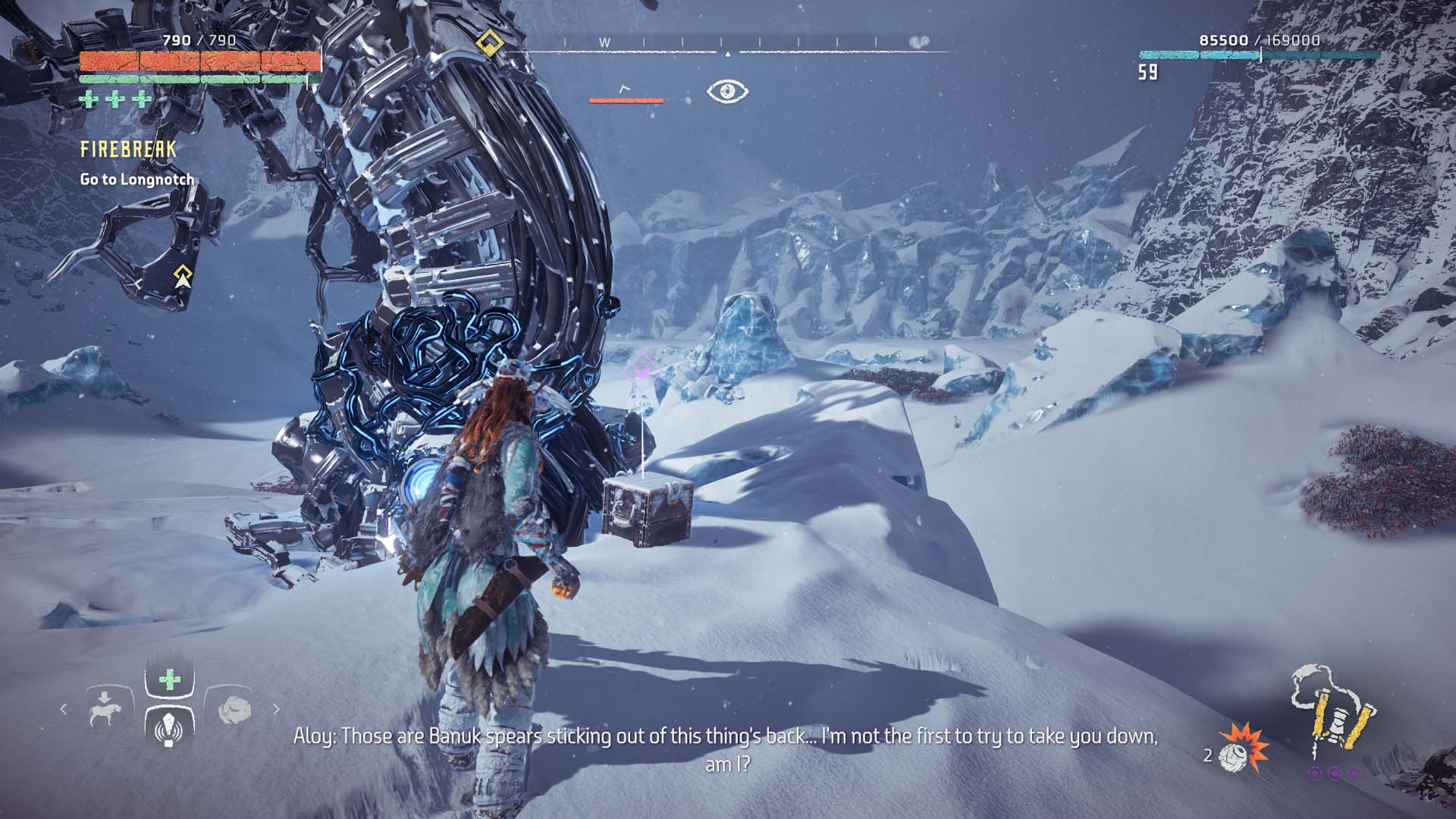Click the left arrow of tool selector
The height and width of the screenshot is (819, 1456).
click(64, 710)
